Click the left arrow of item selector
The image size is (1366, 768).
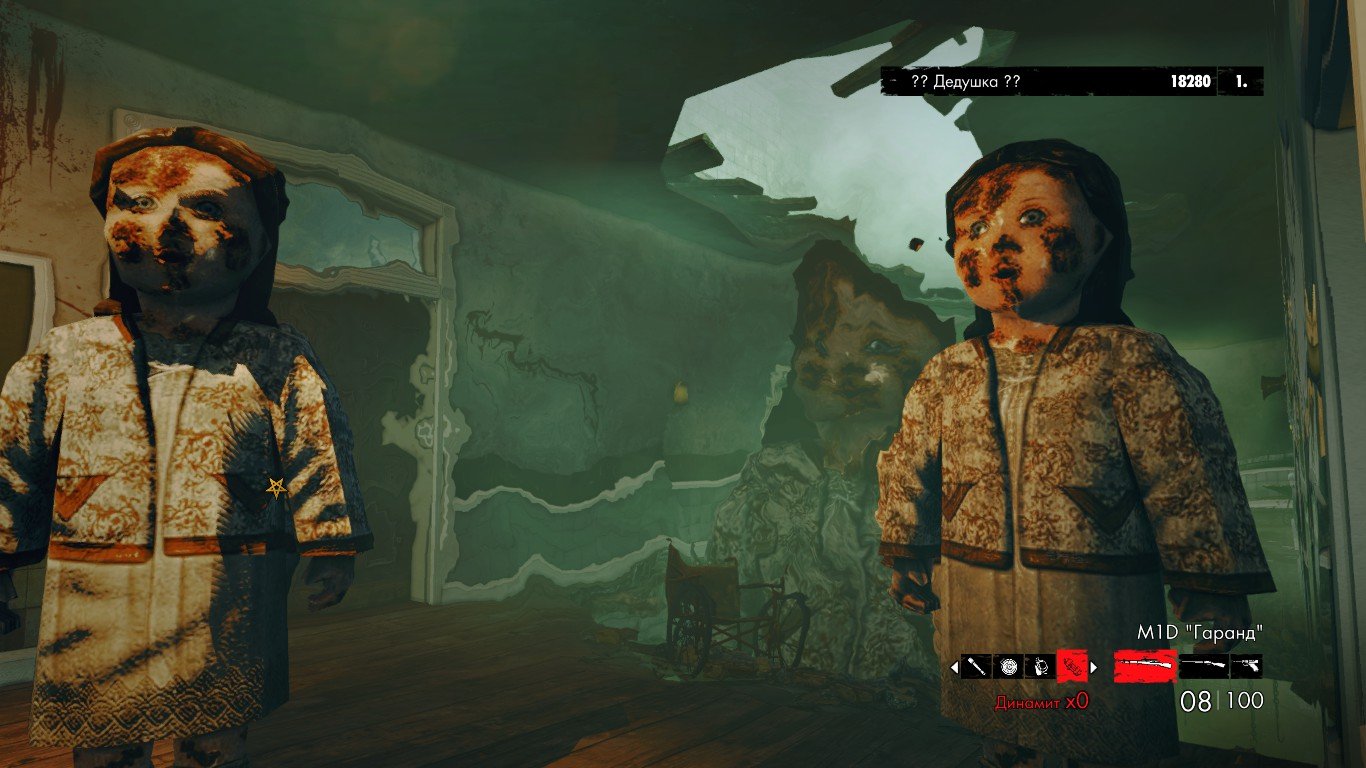(x=954, y=667)
